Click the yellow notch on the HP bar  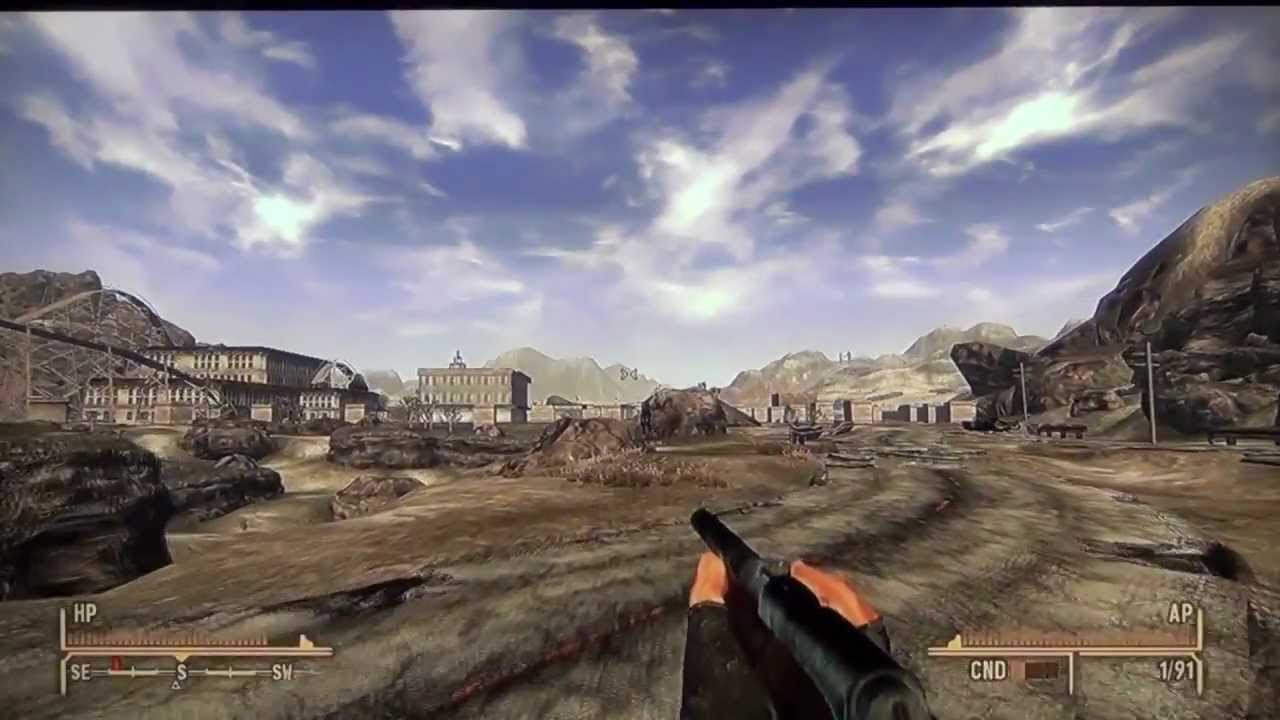303,641
